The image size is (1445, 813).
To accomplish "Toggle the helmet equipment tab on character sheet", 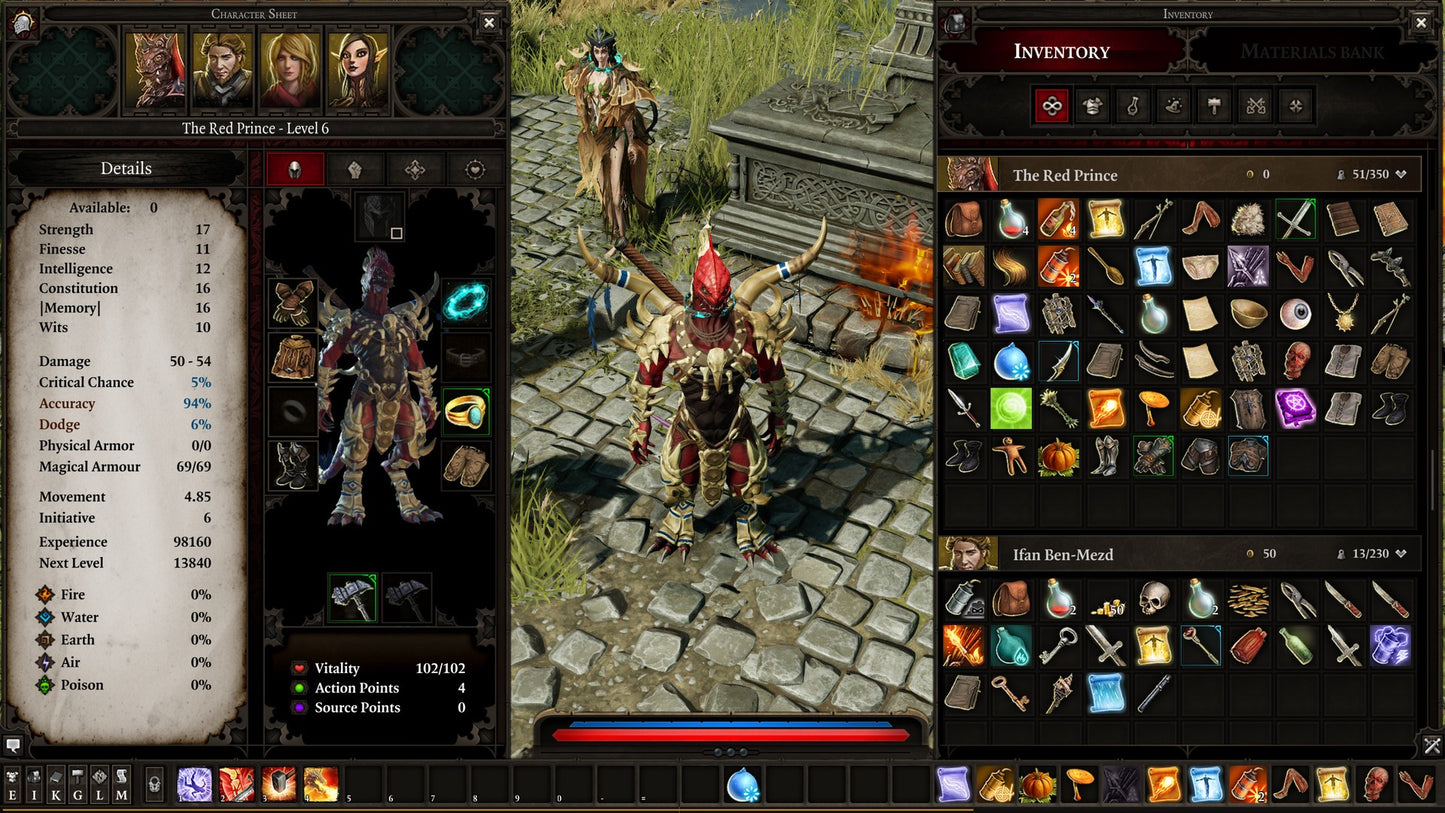I will tap(295, 170).
